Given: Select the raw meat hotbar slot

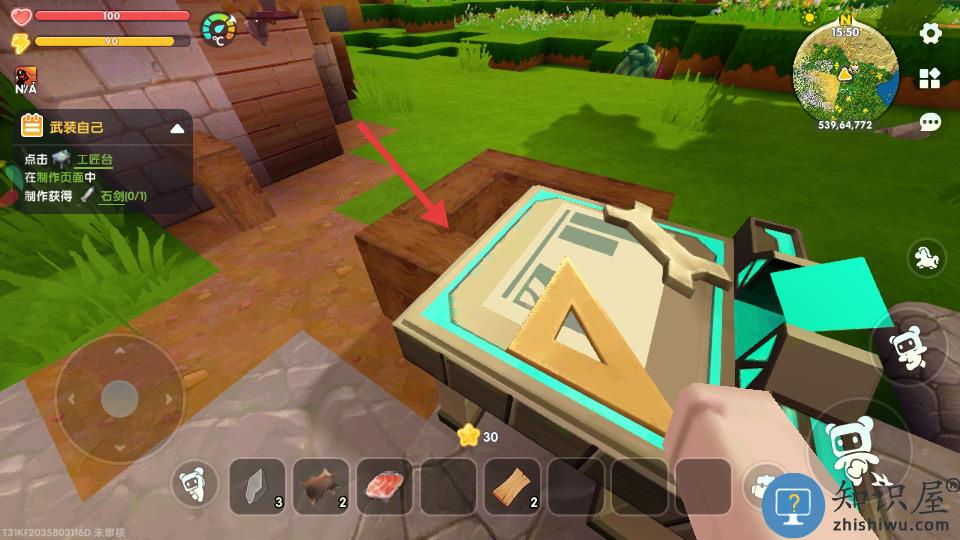Looking at the screenshot, I should click(x=385, y=486).
